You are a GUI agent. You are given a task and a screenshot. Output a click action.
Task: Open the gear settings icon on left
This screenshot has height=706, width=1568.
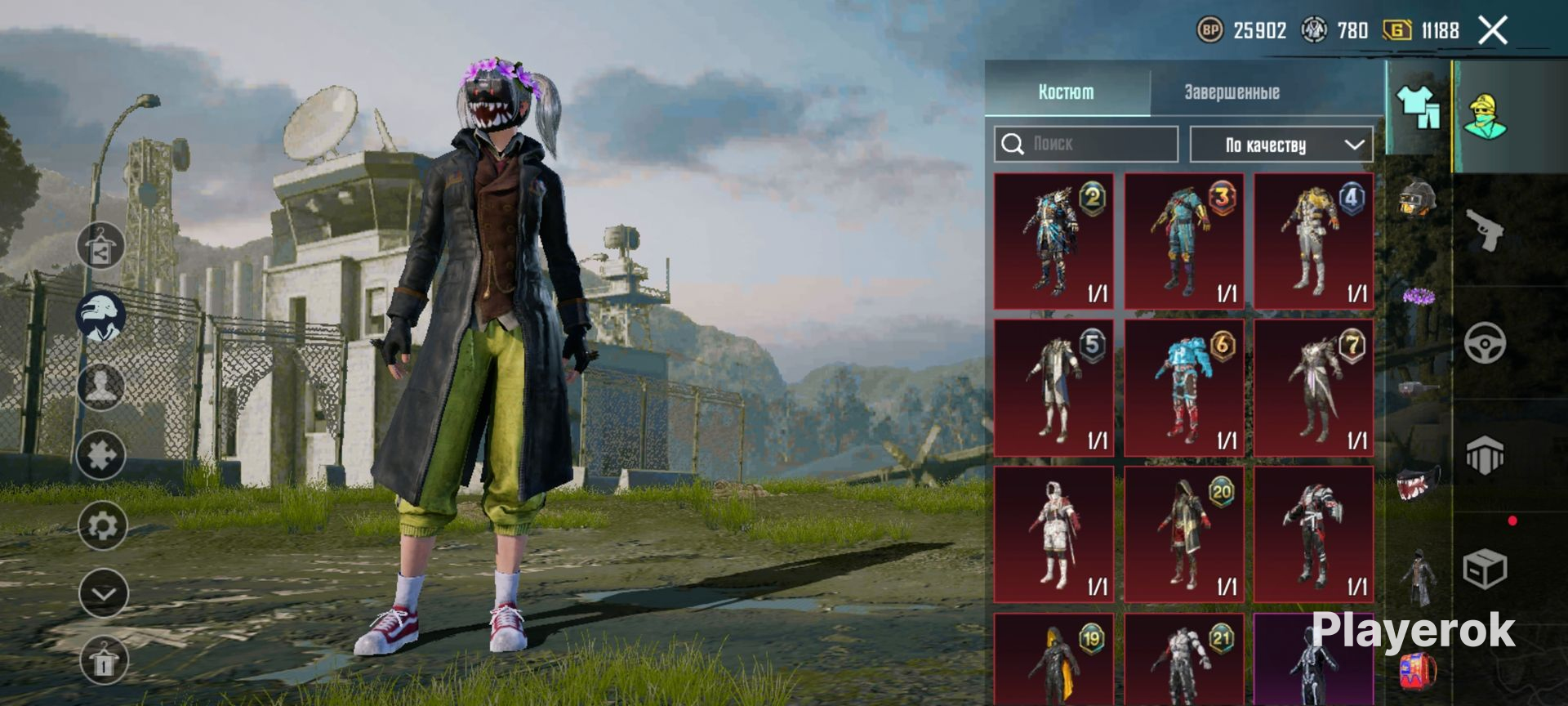click(x=102, y=525)
